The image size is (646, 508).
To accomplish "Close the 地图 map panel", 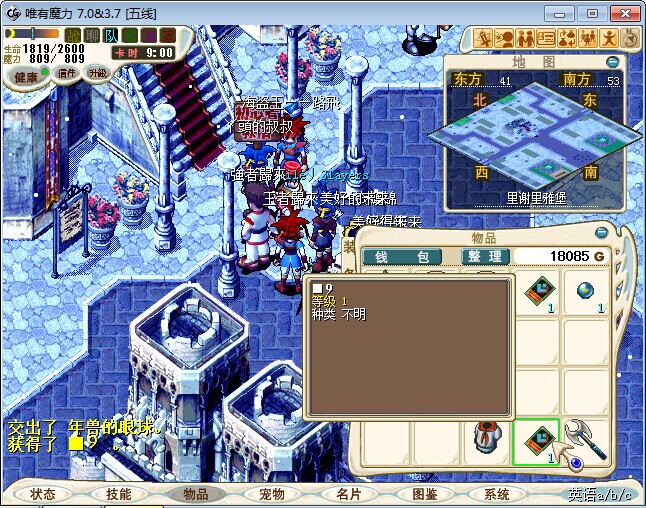I will [613, 61].
